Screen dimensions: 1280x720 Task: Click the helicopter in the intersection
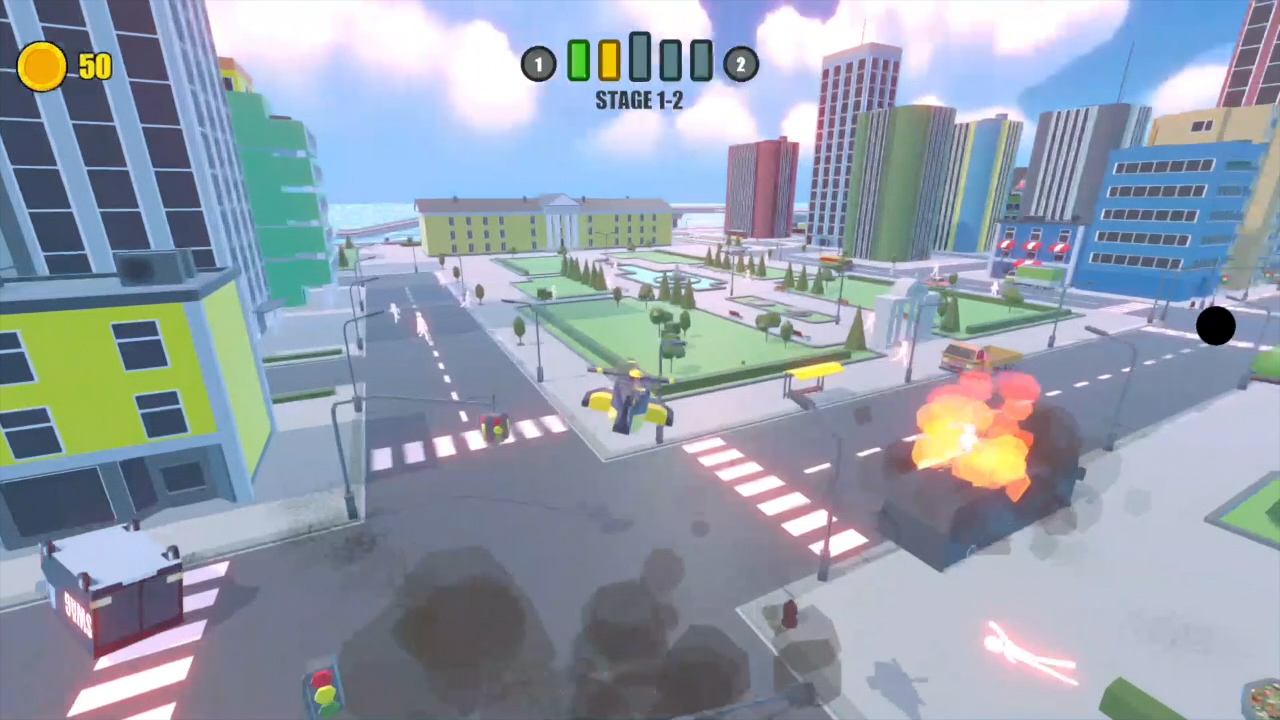tap(628, 398)
